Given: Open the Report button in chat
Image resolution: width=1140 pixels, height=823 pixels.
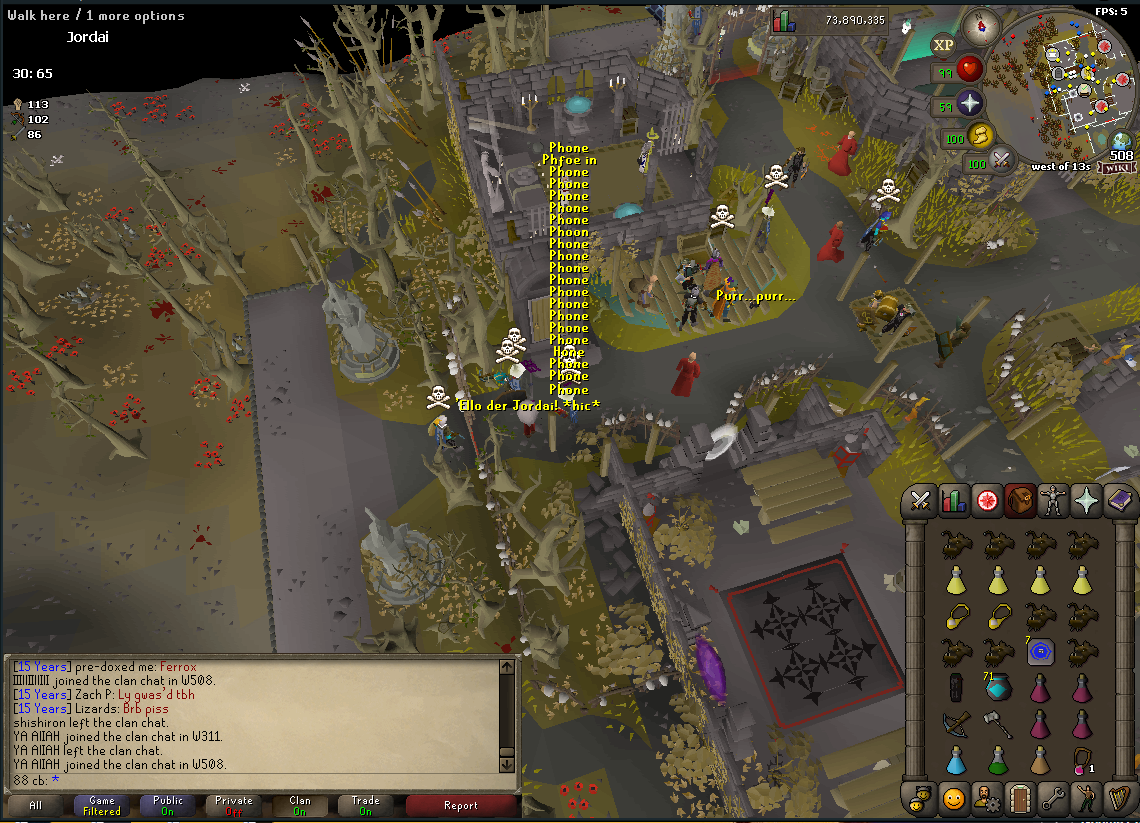Looking at the screenshot, I should point(460,805).
